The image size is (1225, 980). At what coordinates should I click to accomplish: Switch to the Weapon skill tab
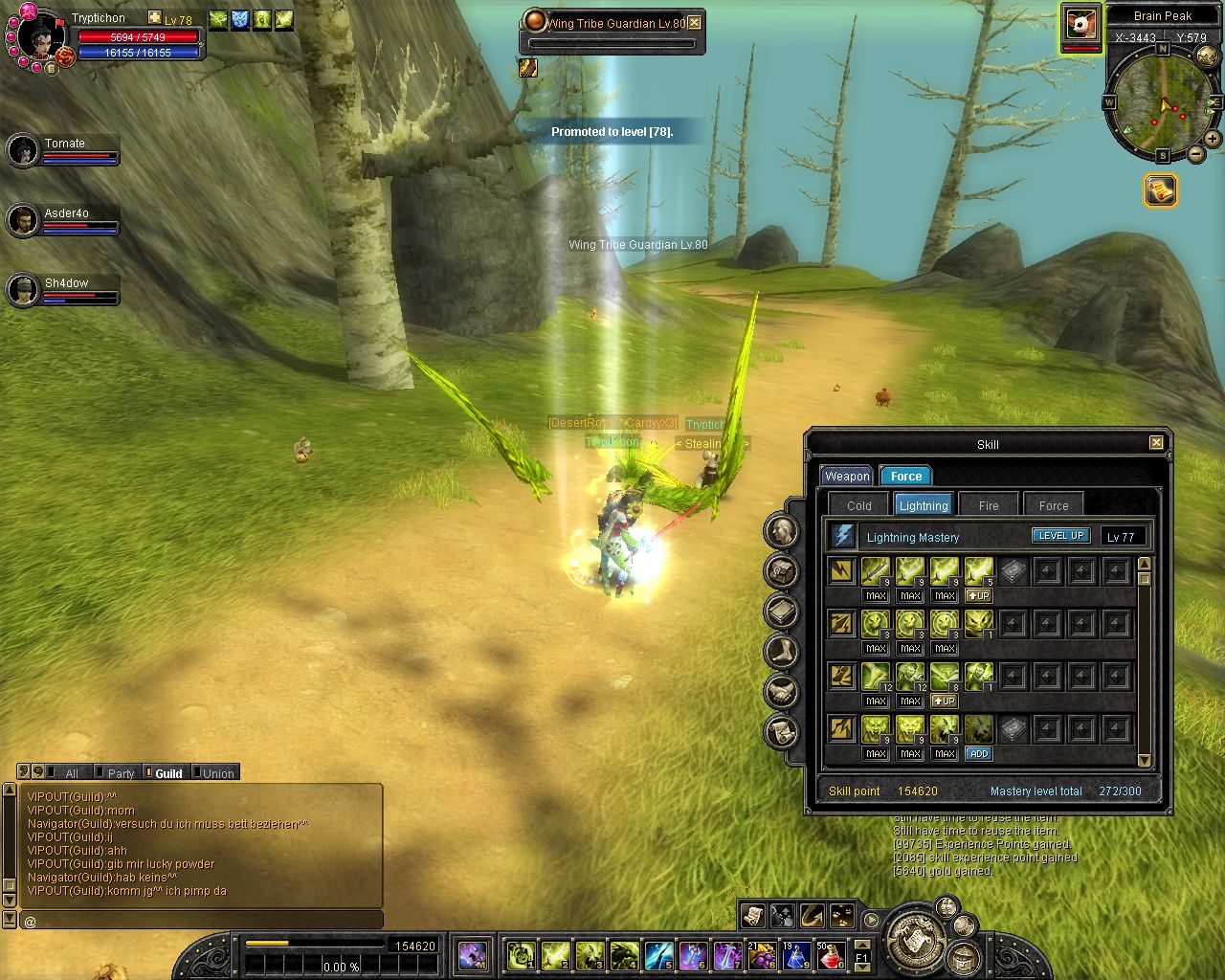pos(847,477)
